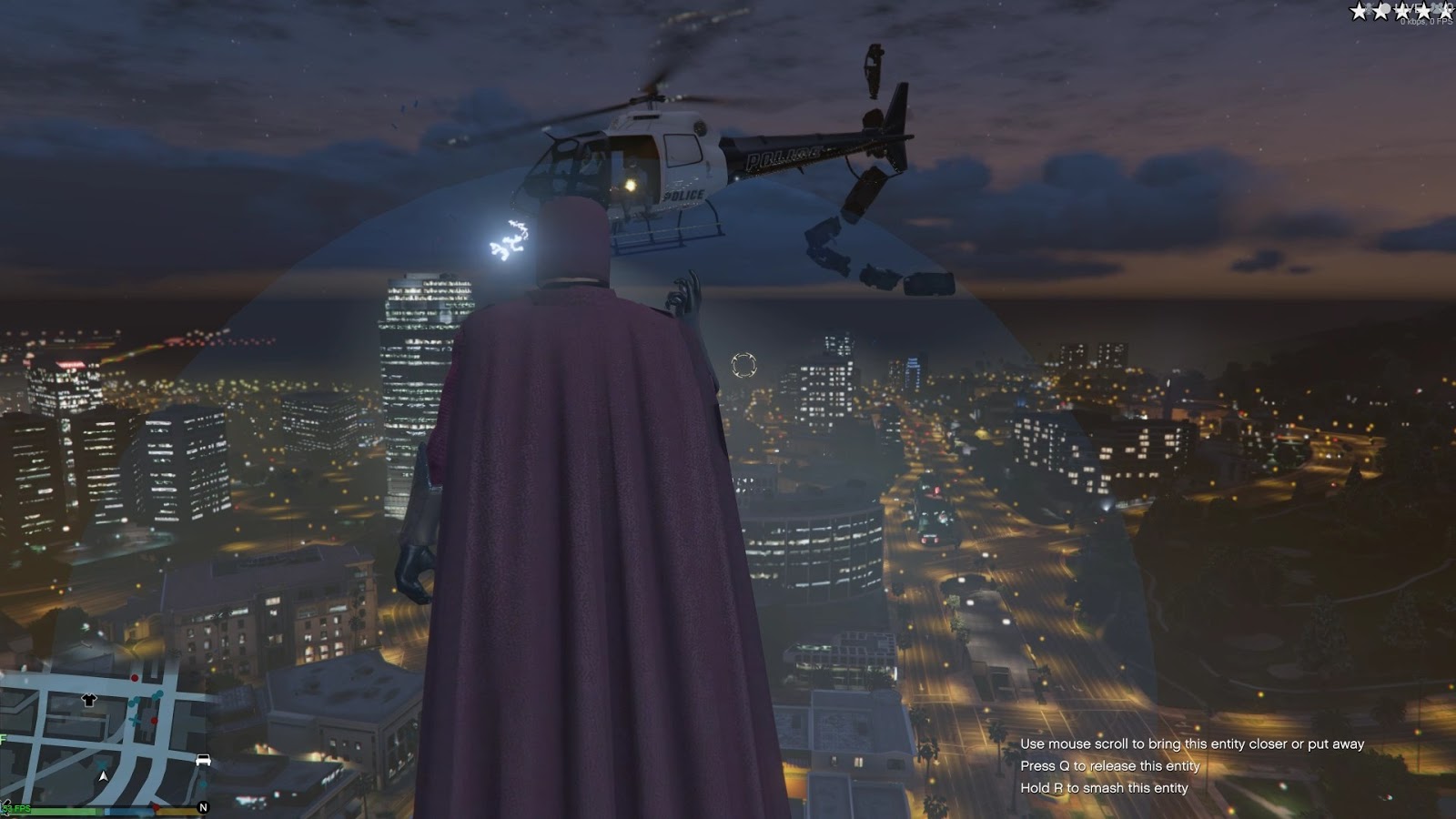Select the t-shirt clothing store blip on minimap
The image size is (1456, 819).
click(x=89, y=701)
